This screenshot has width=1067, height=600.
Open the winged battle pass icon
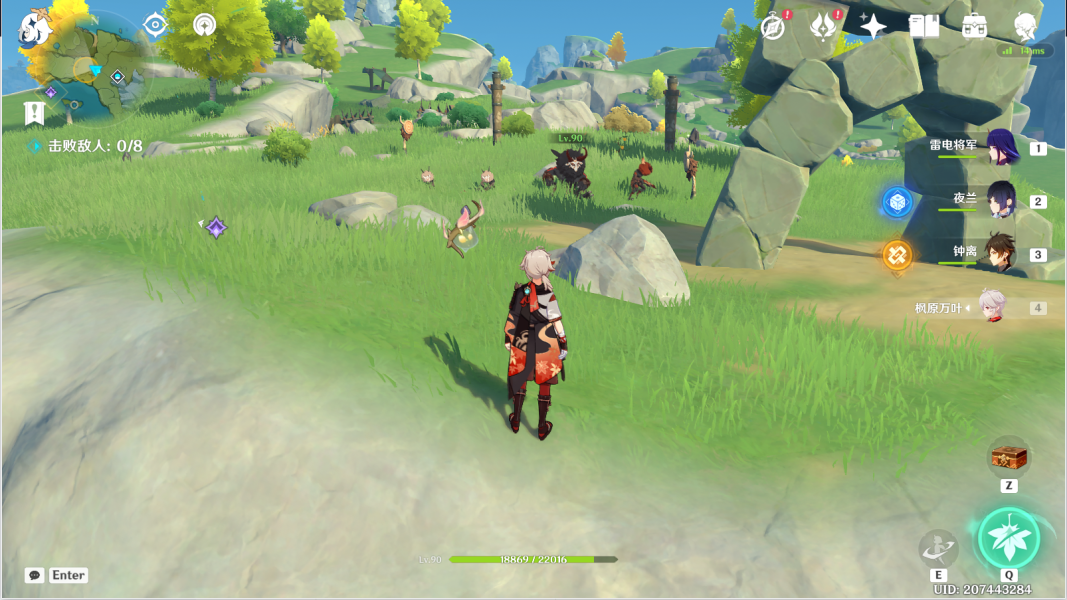pyautogui.click(x=822, y=27)
